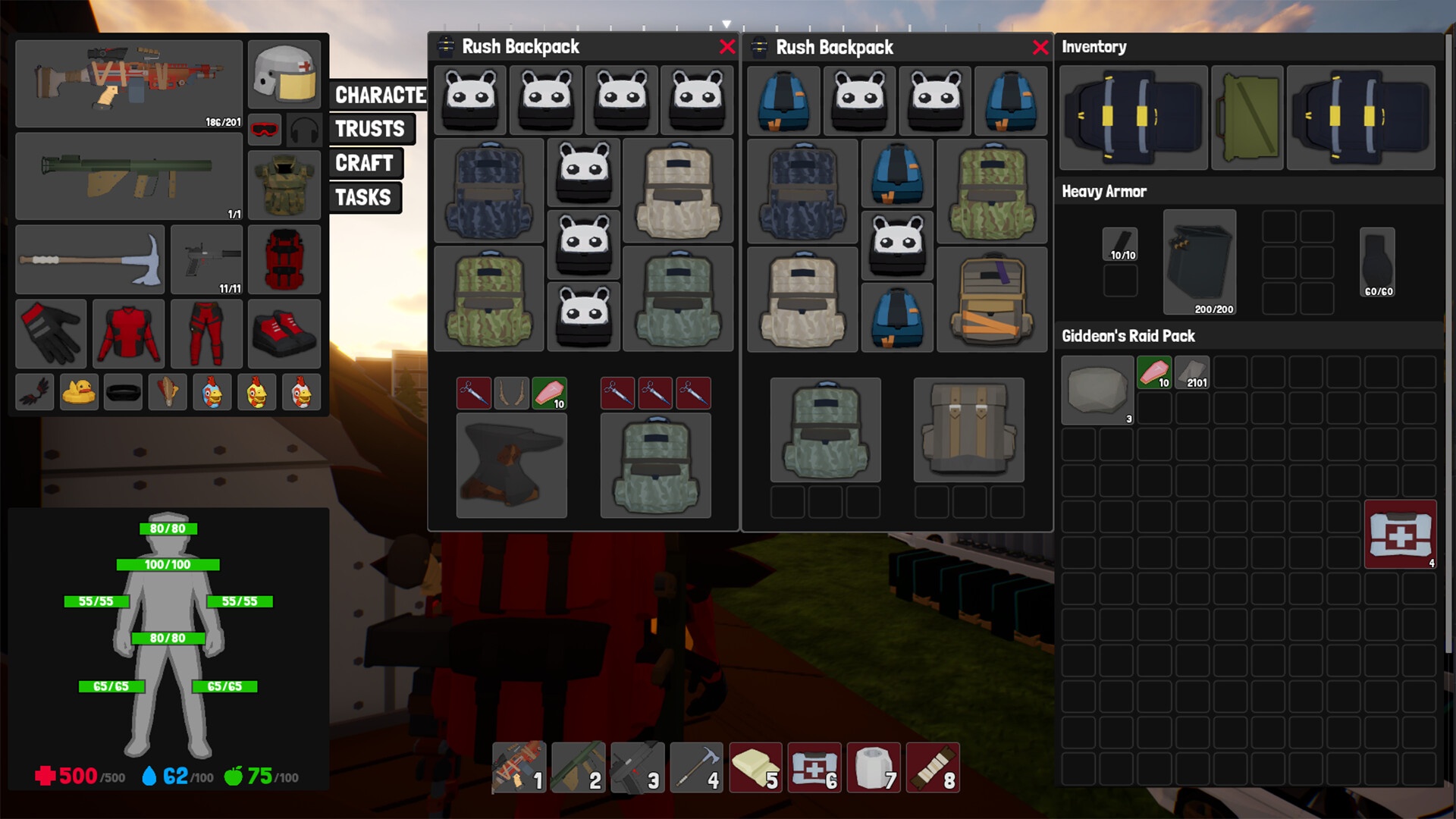
Task: Select the olive green bag in Inventory
Action: [1247, 118]
